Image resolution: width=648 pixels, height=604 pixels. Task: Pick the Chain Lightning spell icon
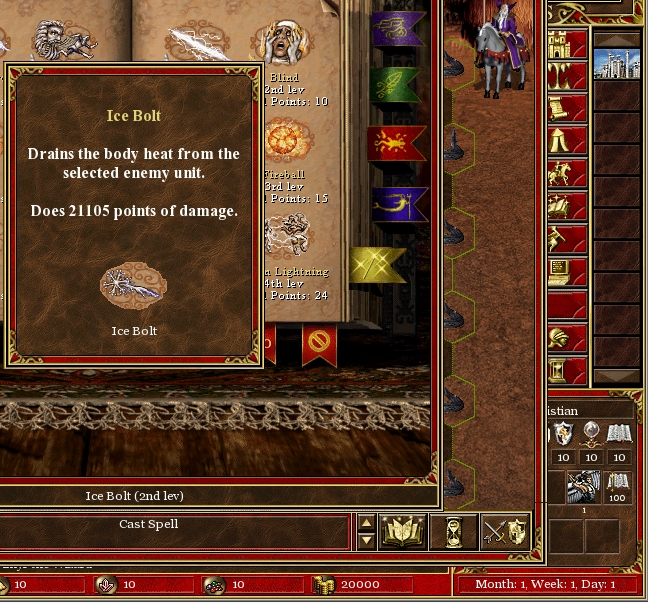pos(288,234)
